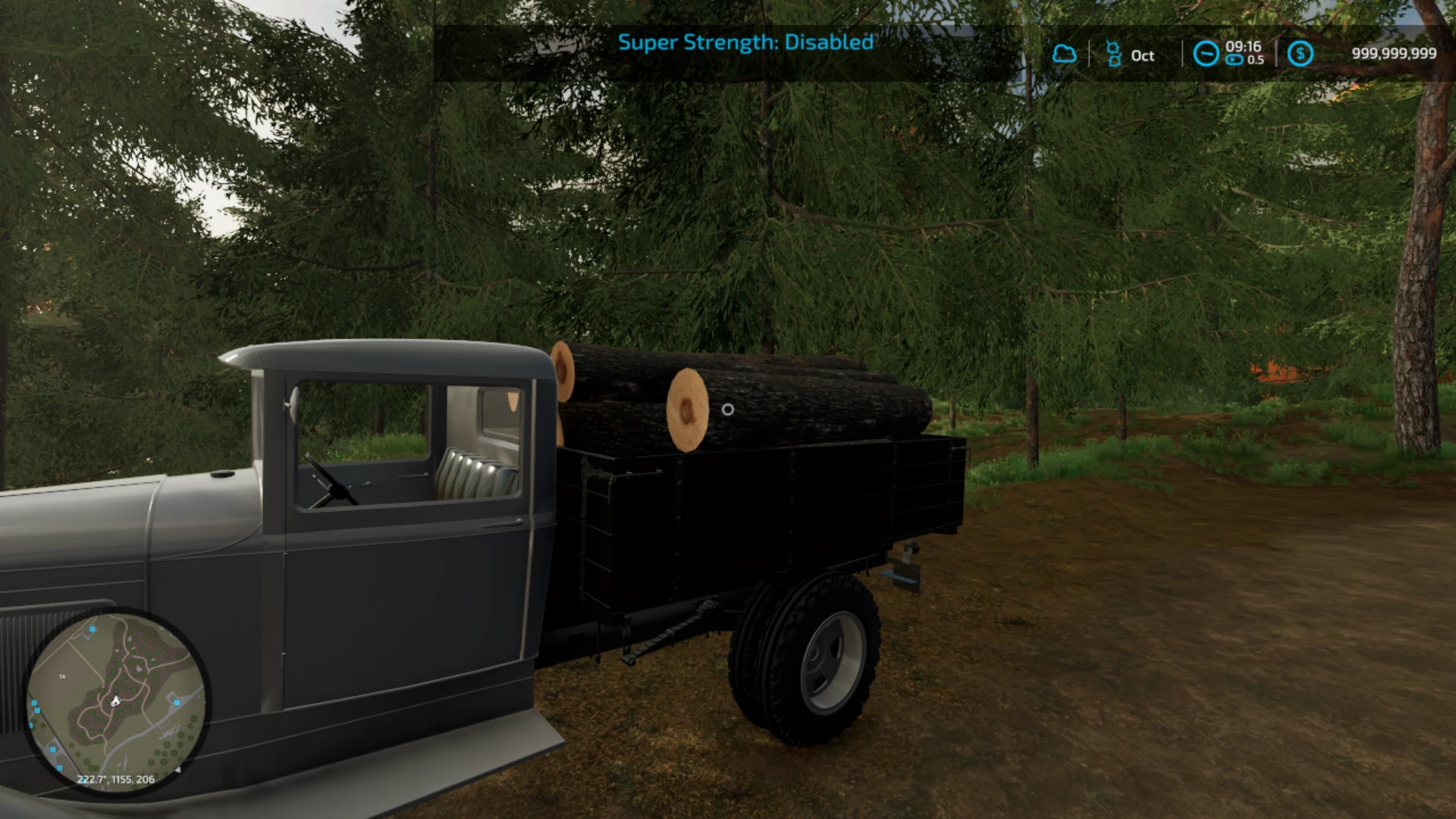Toggle the white marker circle on the log
This screenshot has width=1456, height=819.
pos(729,409)
